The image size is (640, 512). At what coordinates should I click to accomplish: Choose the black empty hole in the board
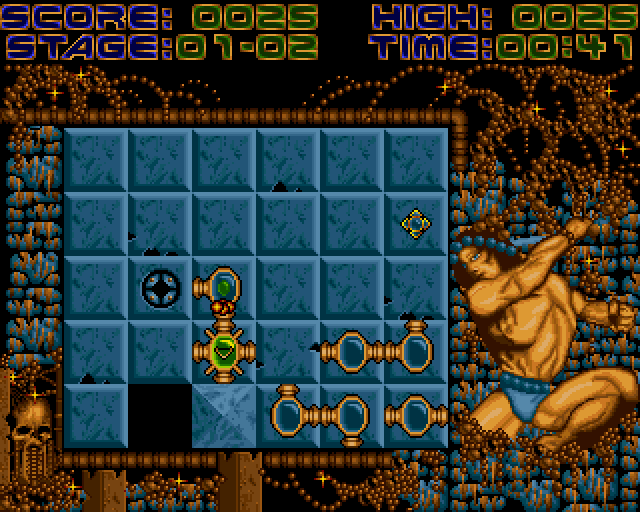160,415
